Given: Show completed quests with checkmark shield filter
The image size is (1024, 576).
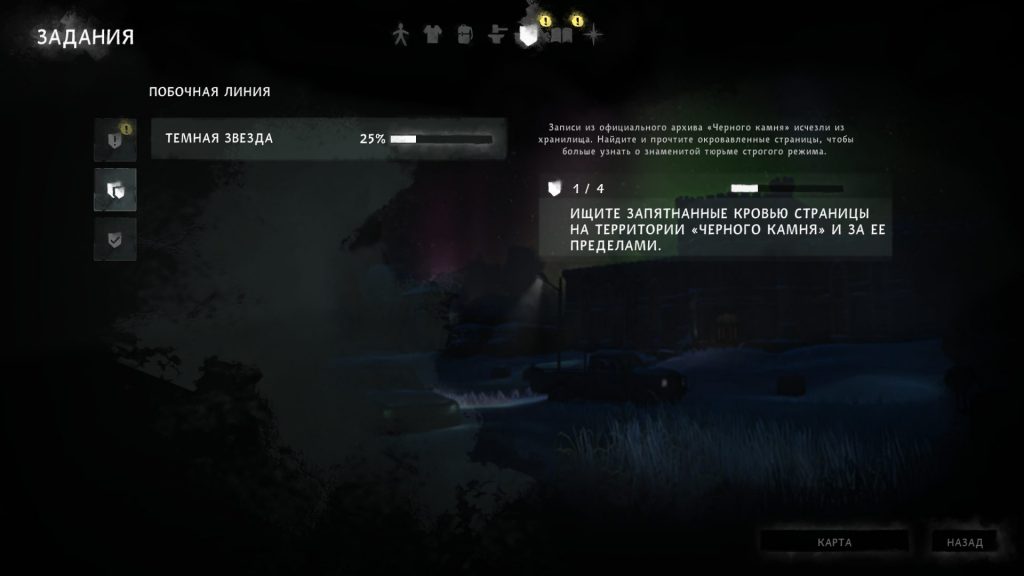Looking at the screenshot, I should point(115,238).
